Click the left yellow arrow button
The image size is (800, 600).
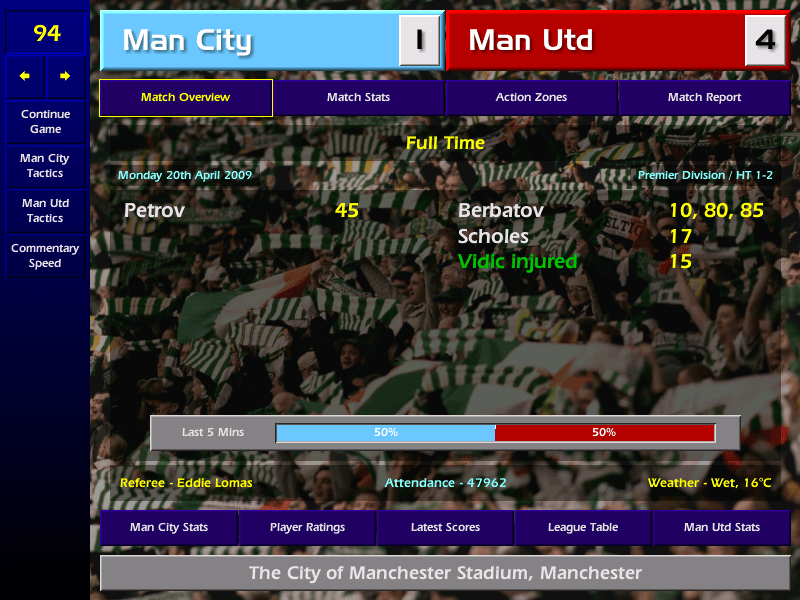coord(25,76)
